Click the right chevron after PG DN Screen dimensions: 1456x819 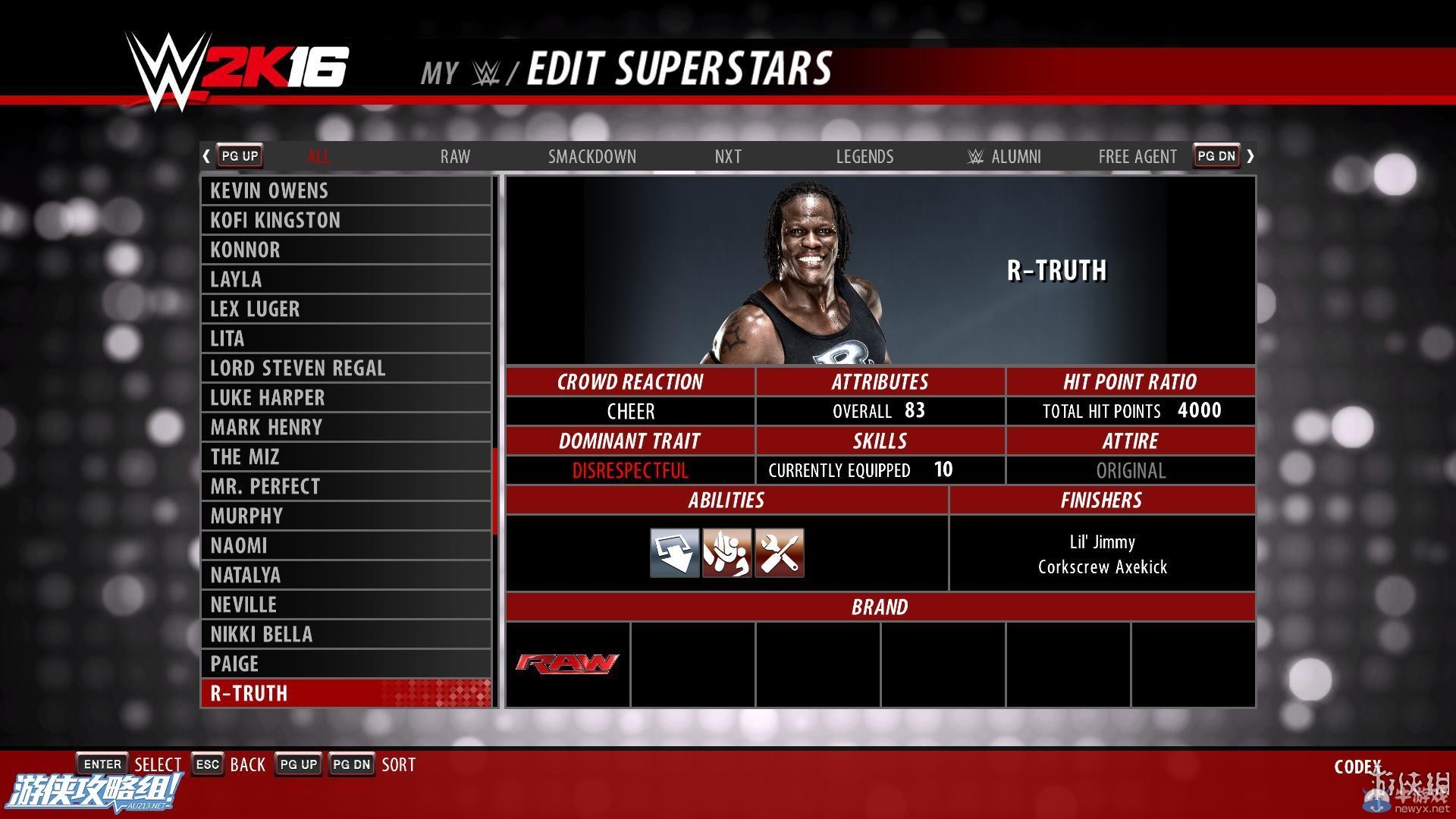point(1251,155)
